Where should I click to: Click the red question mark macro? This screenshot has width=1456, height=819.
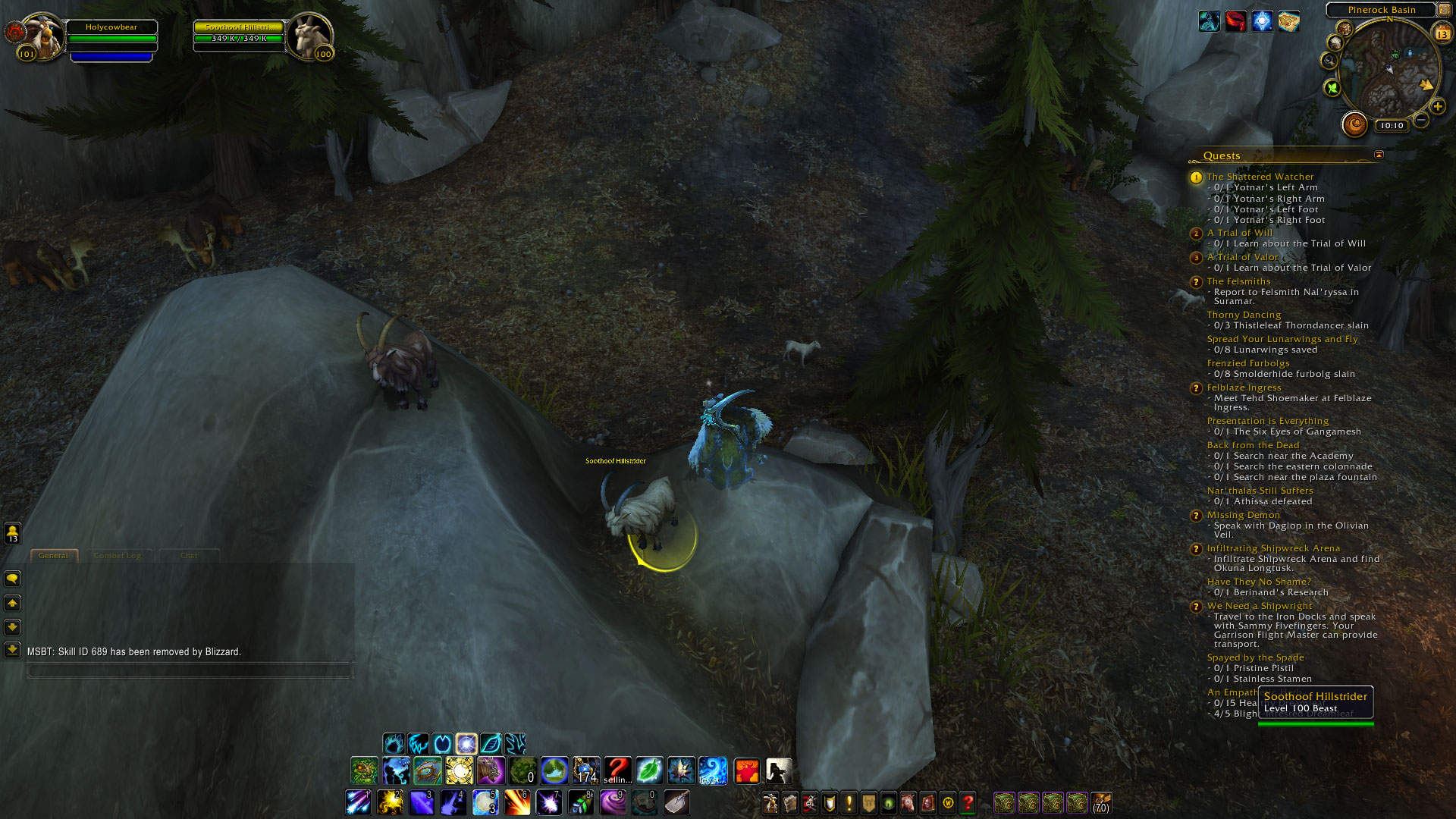click(x=617, y=770)
